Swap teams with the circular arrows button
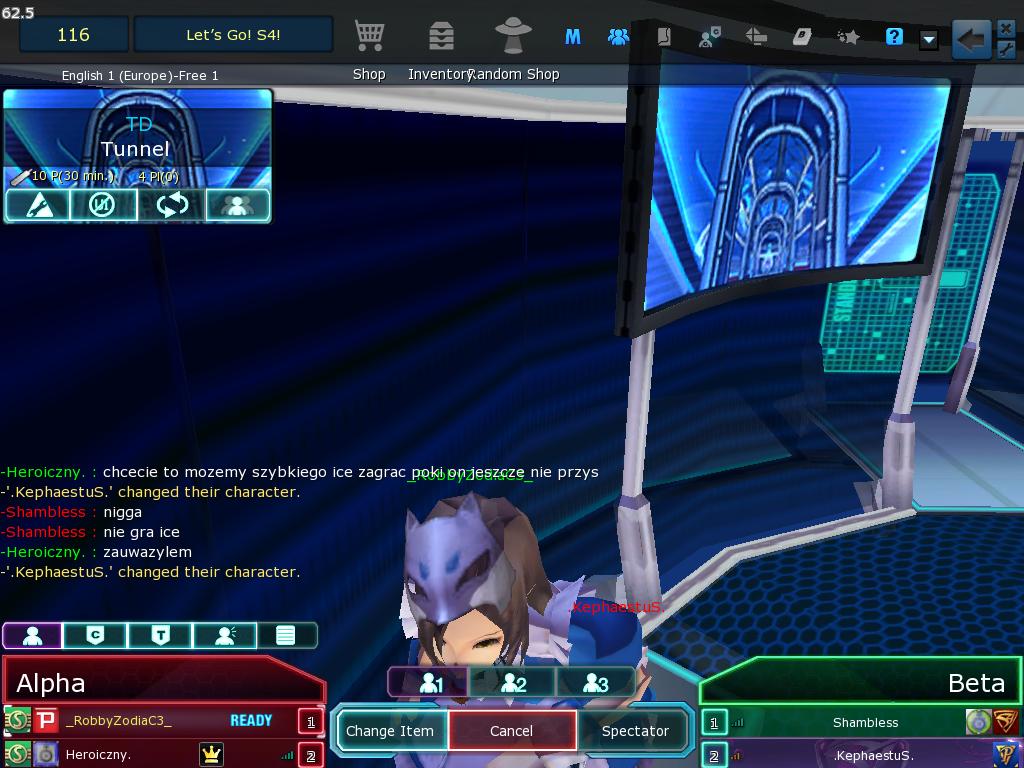The width and height of the screenshot is (1024, 768). click(x=171, y=205)
